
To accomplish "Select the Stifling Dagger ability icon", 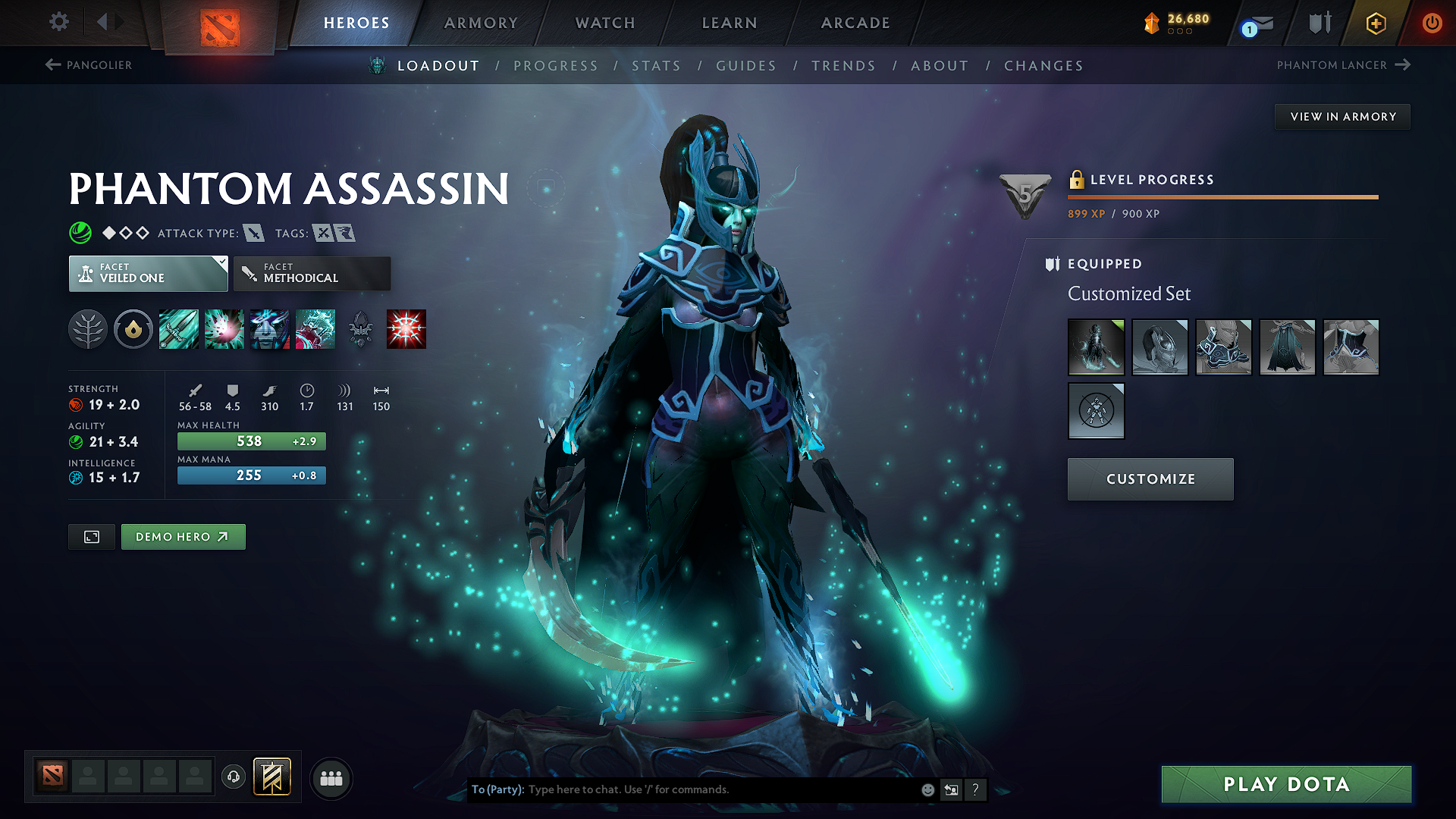I will tap(178, 329).
